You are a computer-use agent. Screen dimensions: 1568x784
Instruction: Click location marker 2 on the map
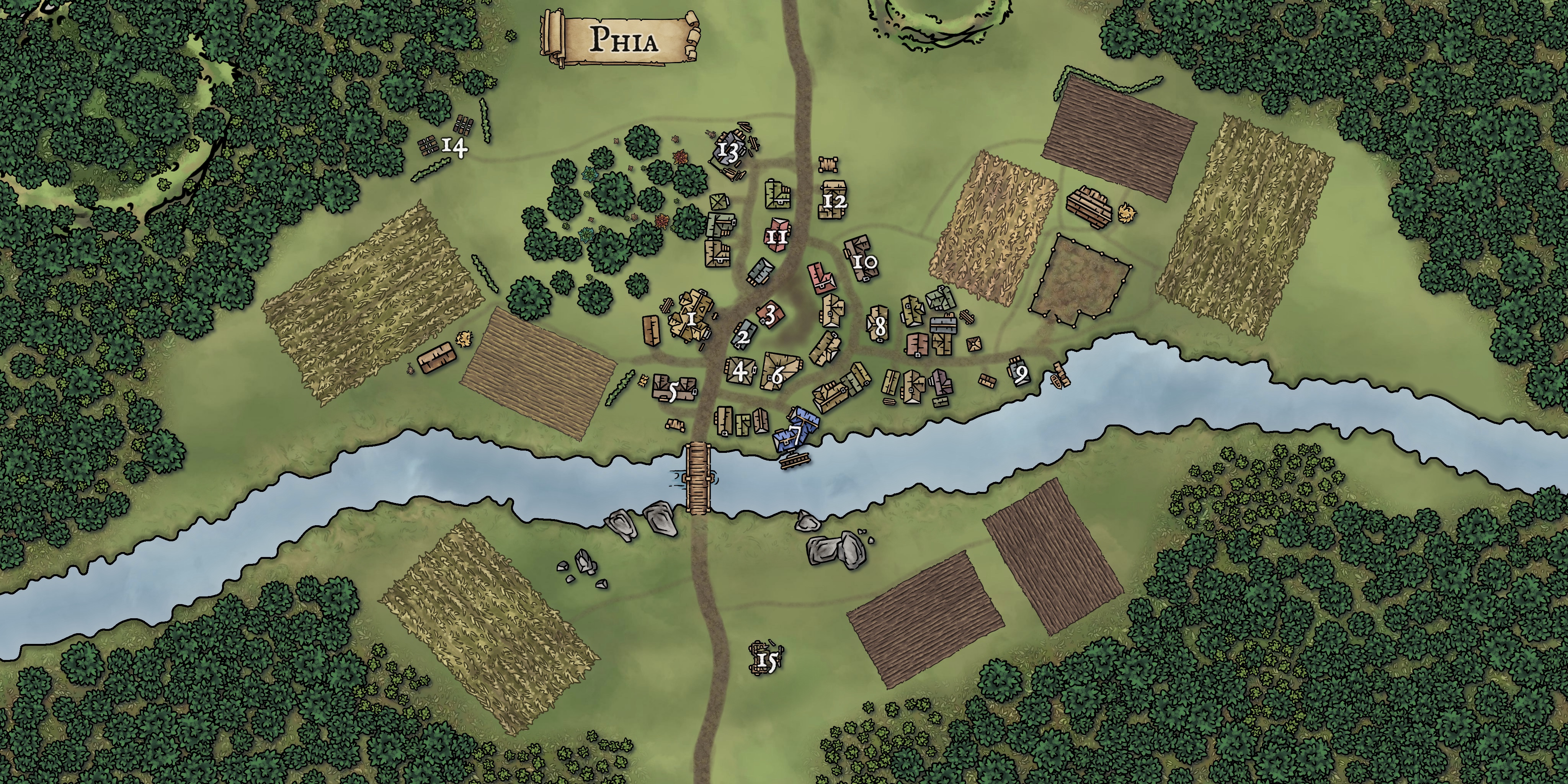743,336
